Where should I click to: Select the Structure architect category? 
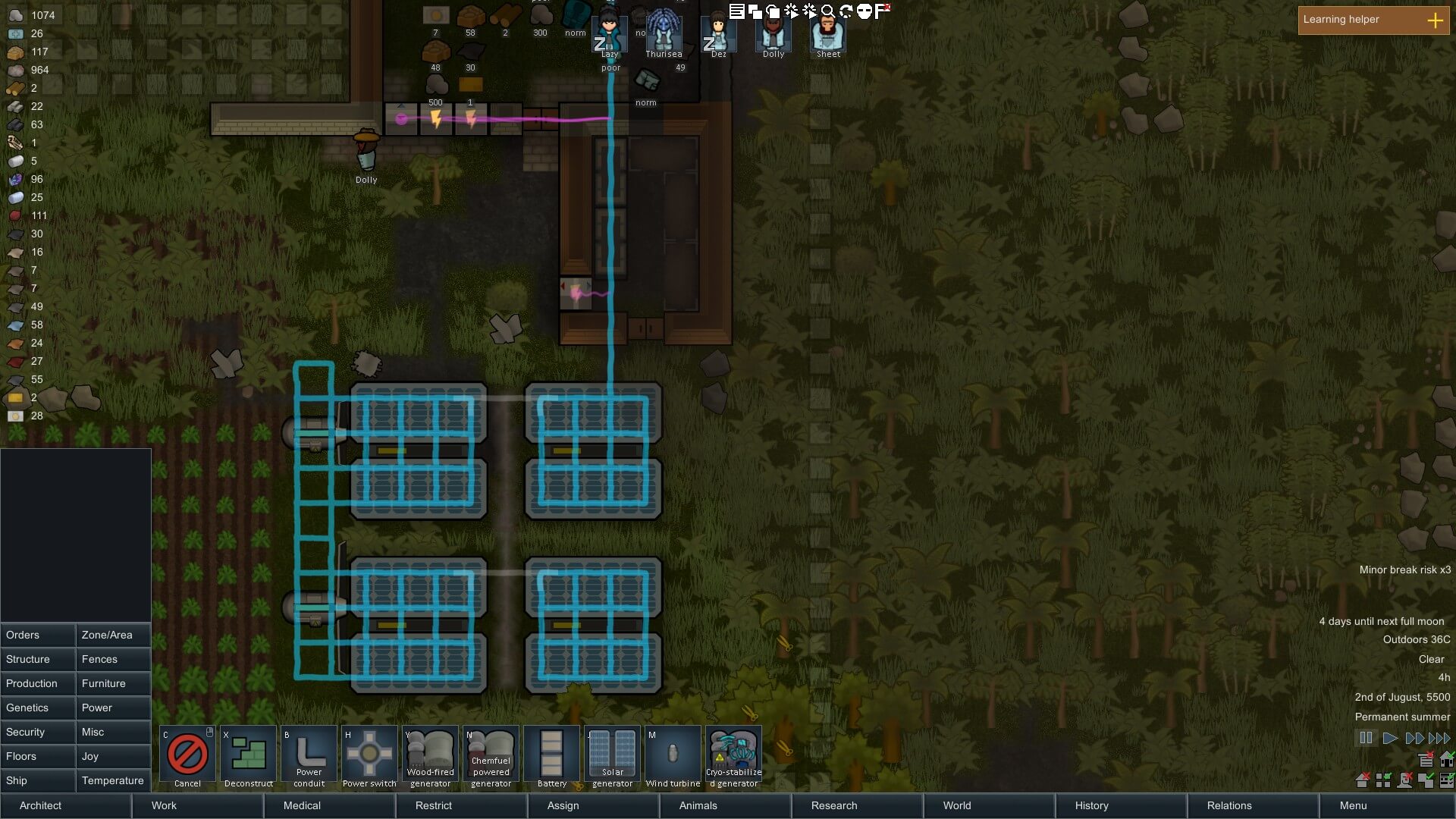point(38,659)
